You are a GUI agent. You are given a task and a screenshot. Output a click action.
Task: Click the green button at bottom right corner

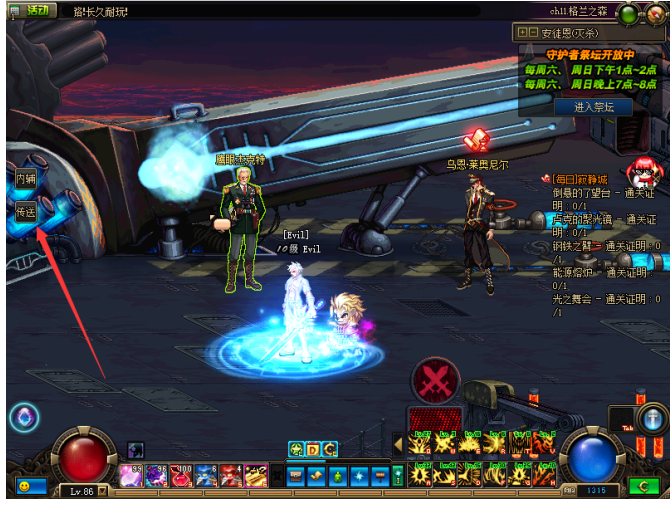point(643,487)
